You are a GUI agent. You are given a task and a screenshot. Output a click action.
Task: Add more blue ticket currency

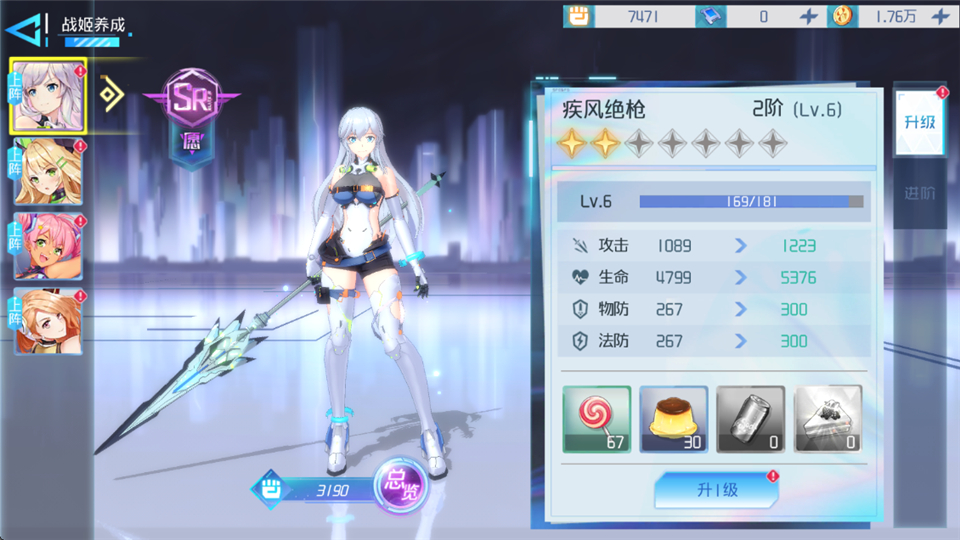809,16
